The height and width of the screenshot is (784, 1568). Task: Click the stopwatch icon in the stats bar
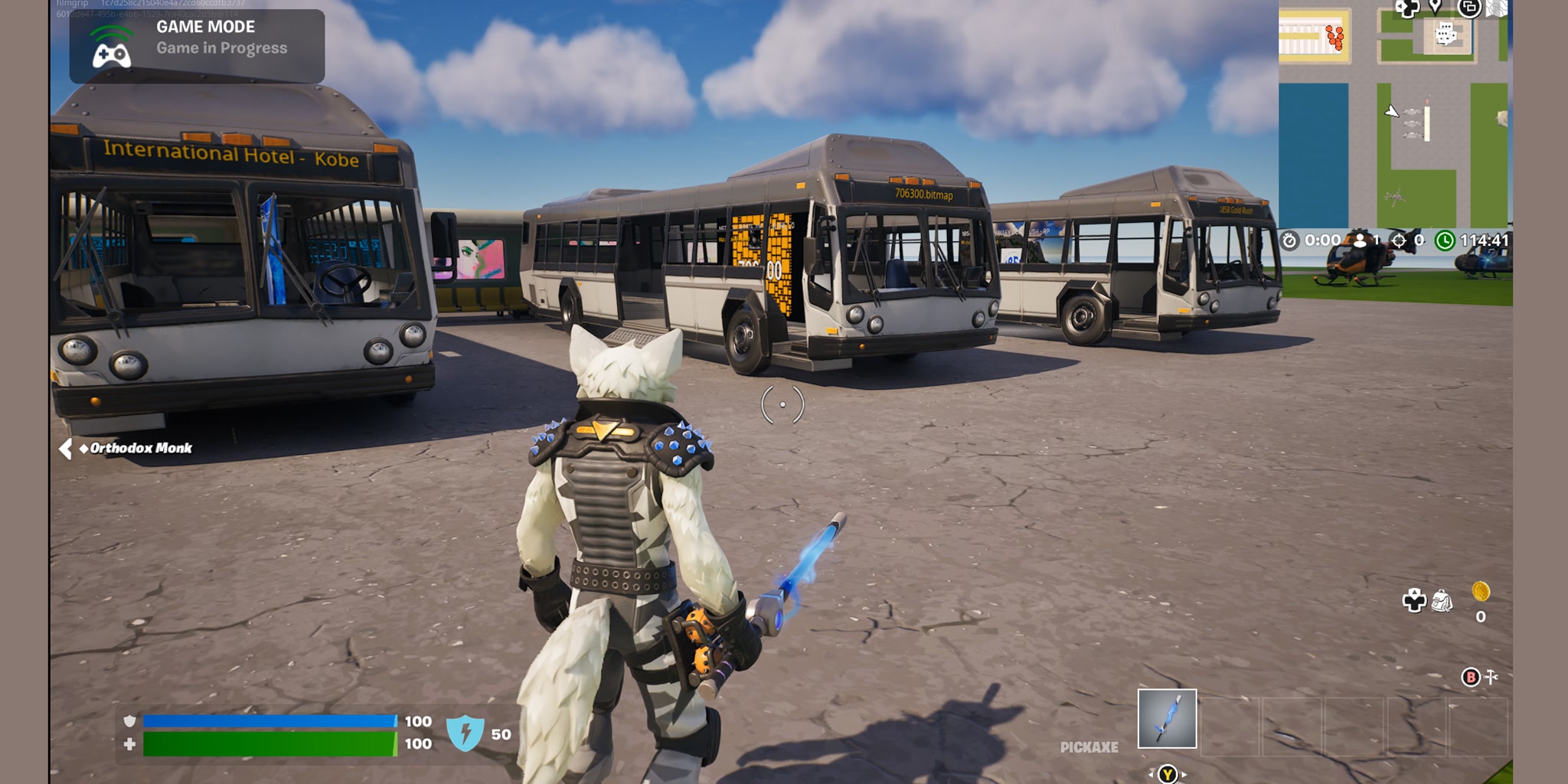1289,241
